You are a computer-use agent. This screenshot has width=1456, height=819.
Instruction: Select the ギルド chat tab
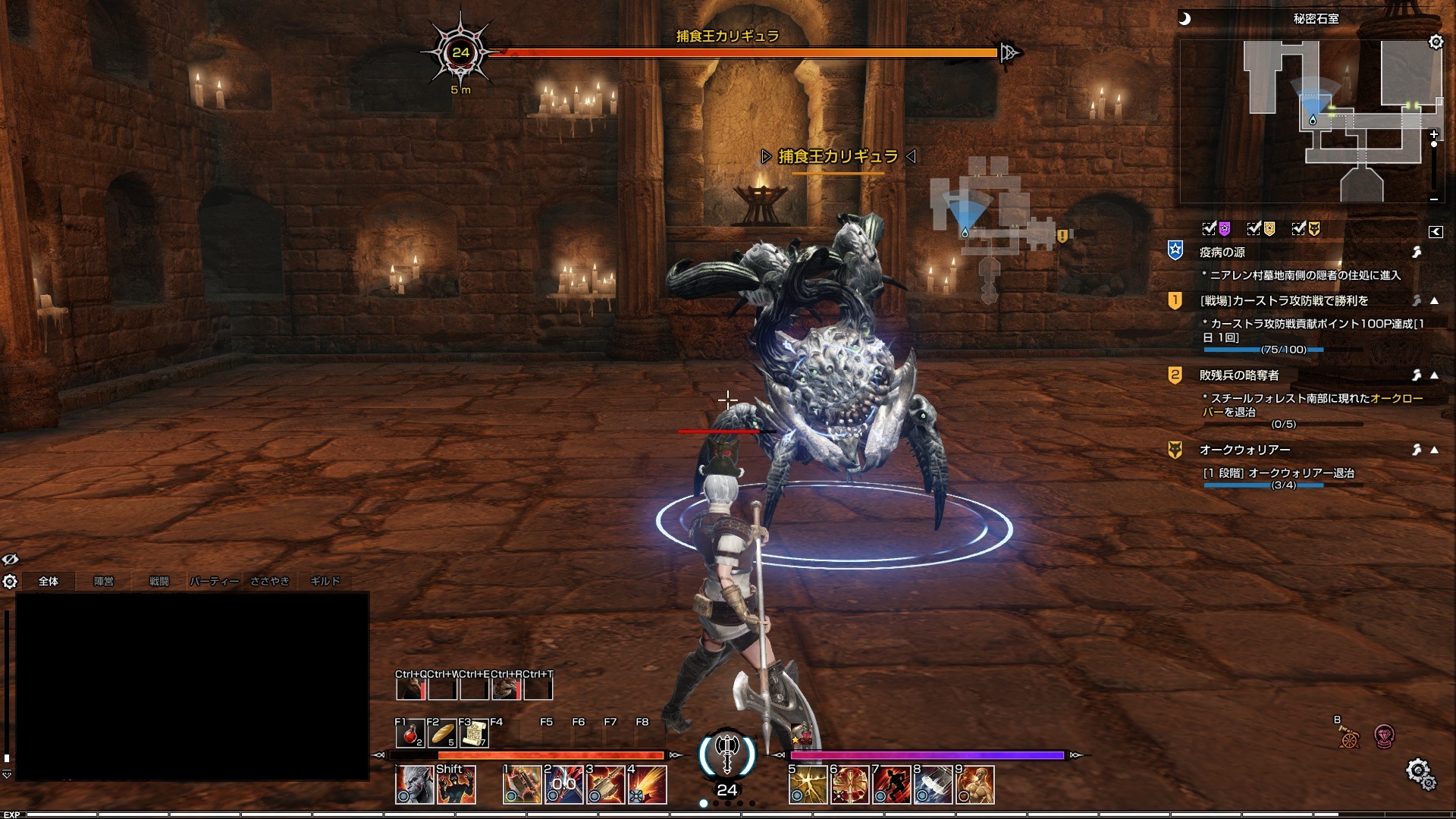pos(325,581)
